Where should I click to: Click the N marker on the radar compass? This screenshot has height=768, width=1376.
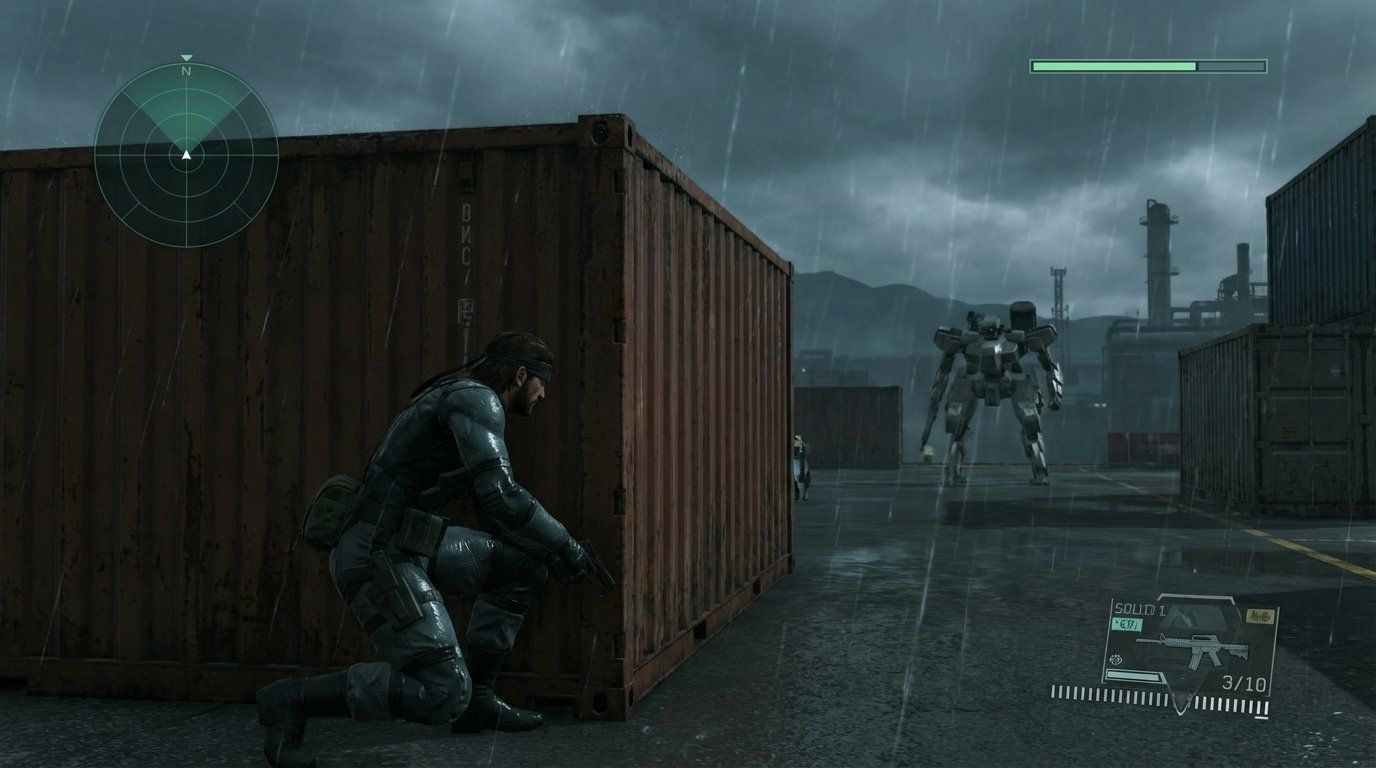click(x=184, y=72)
